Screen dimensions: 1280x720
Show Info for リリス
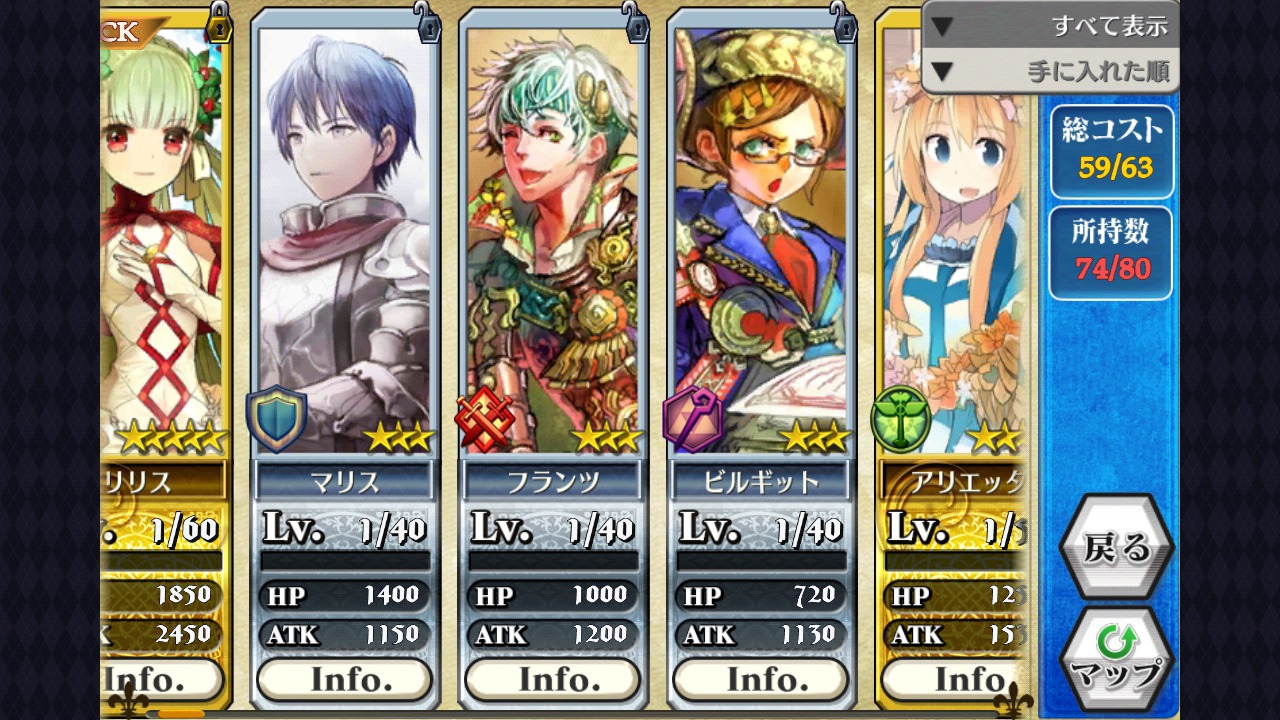(160, 680)
